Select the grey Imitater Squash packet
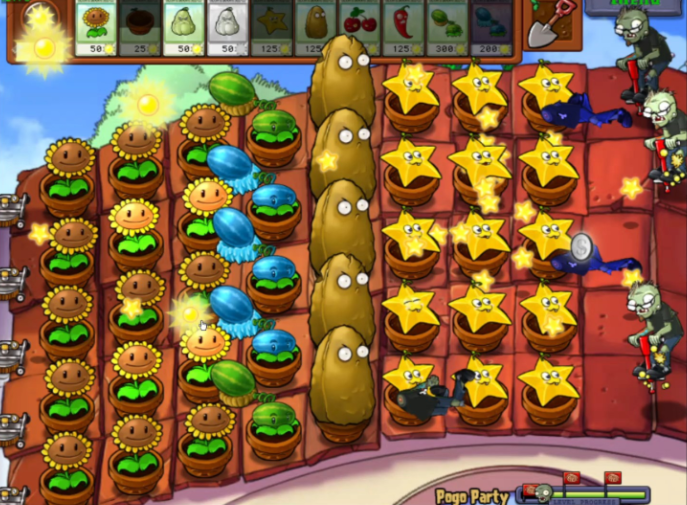 (x=228, y=27)
